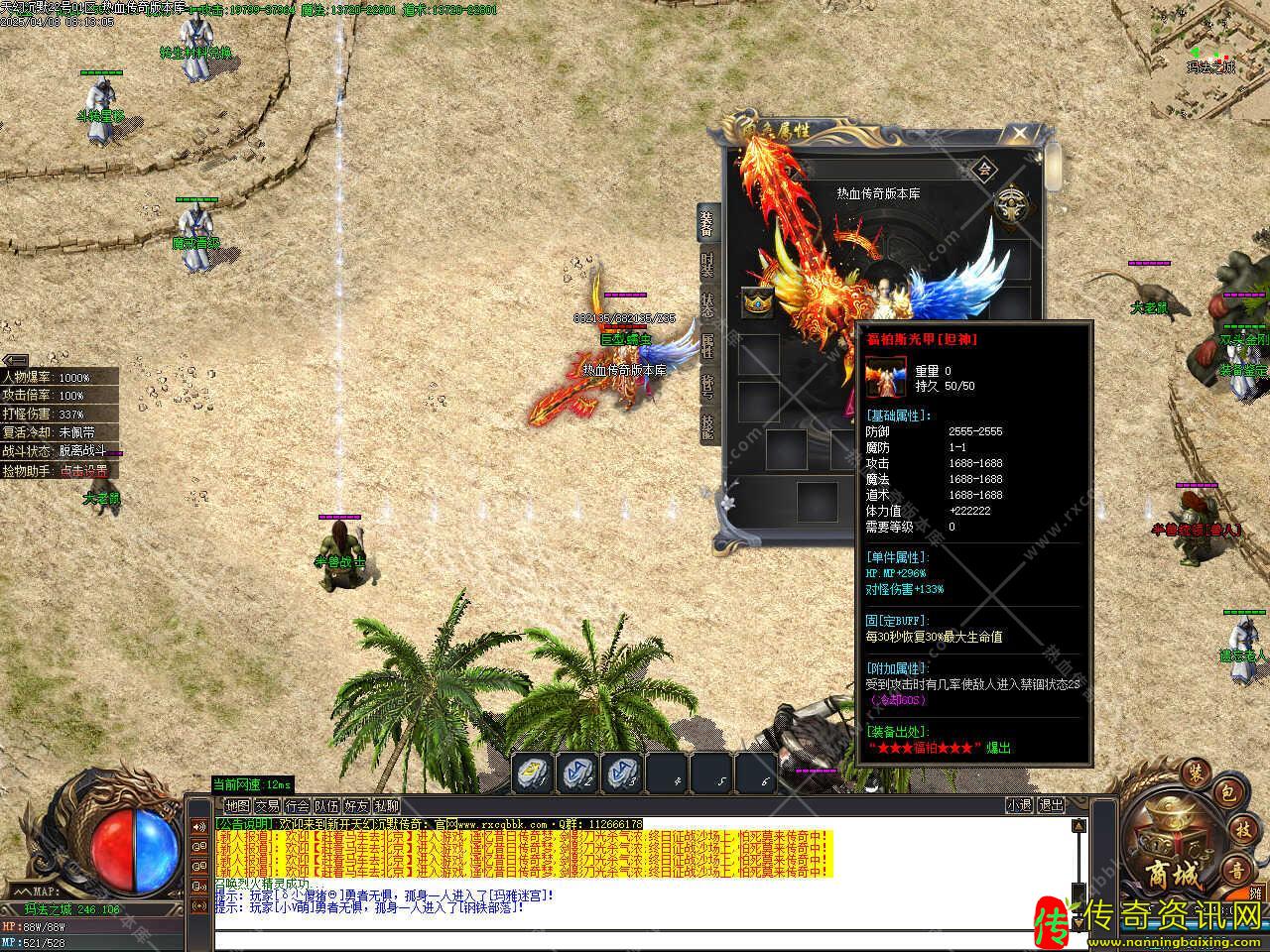Click 点击设置 for pickup assistant
1270x952 pixels.
pos(83,471)
